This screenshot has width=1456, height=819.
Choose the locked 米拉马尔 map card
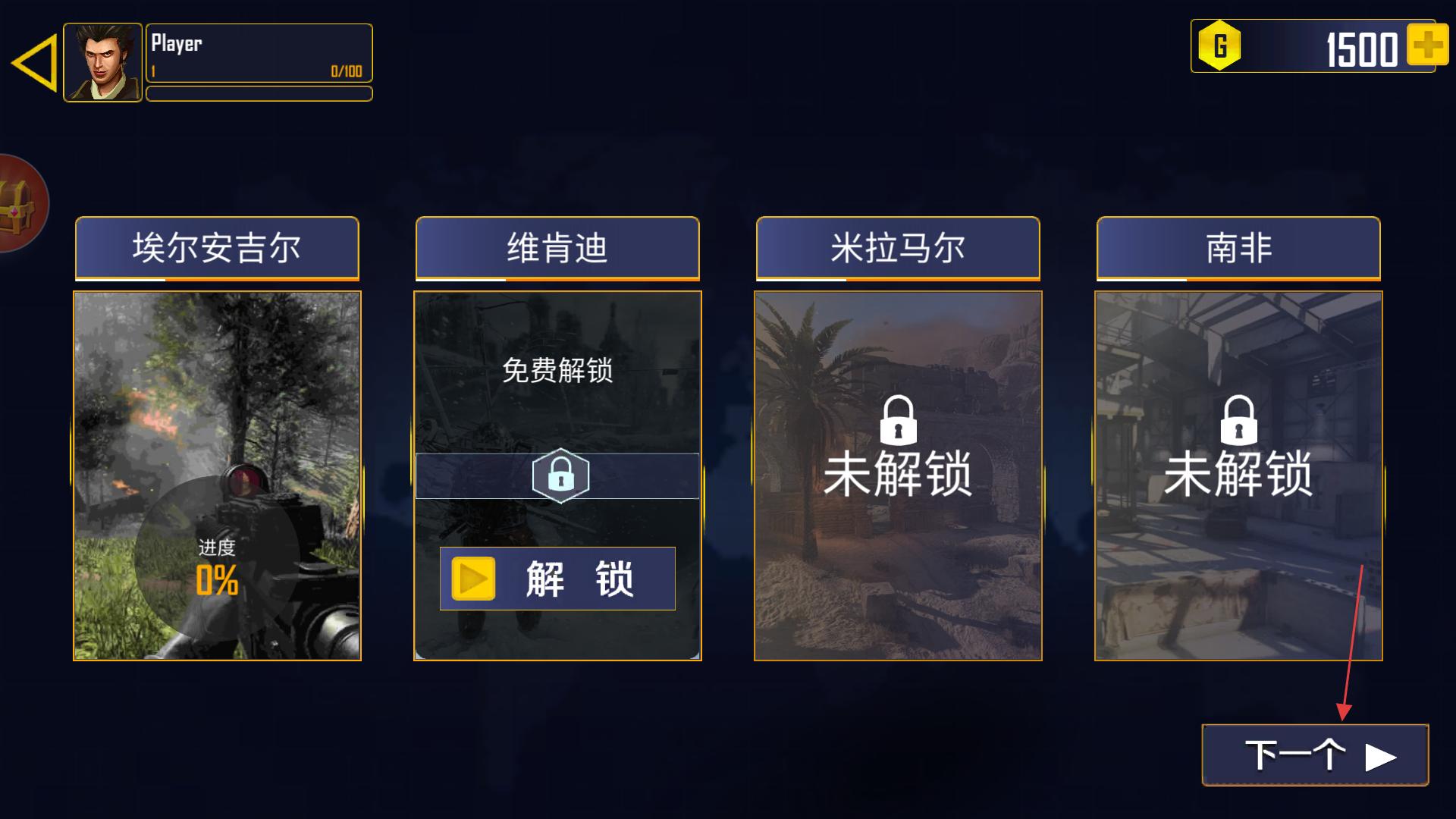tap(898, 475)
